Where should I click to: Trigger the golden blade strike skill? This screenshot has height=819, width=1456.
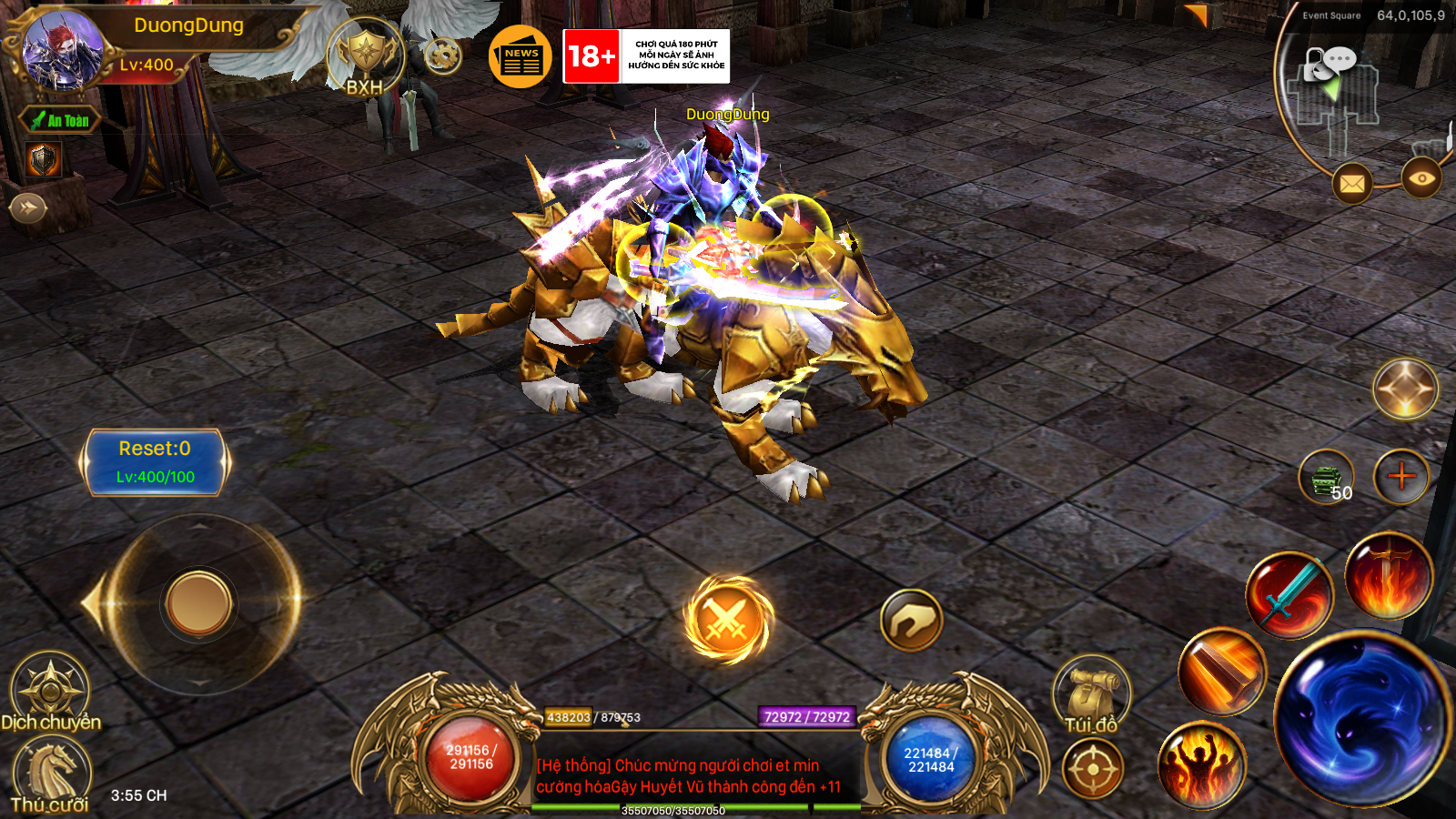coord(1219,669)
